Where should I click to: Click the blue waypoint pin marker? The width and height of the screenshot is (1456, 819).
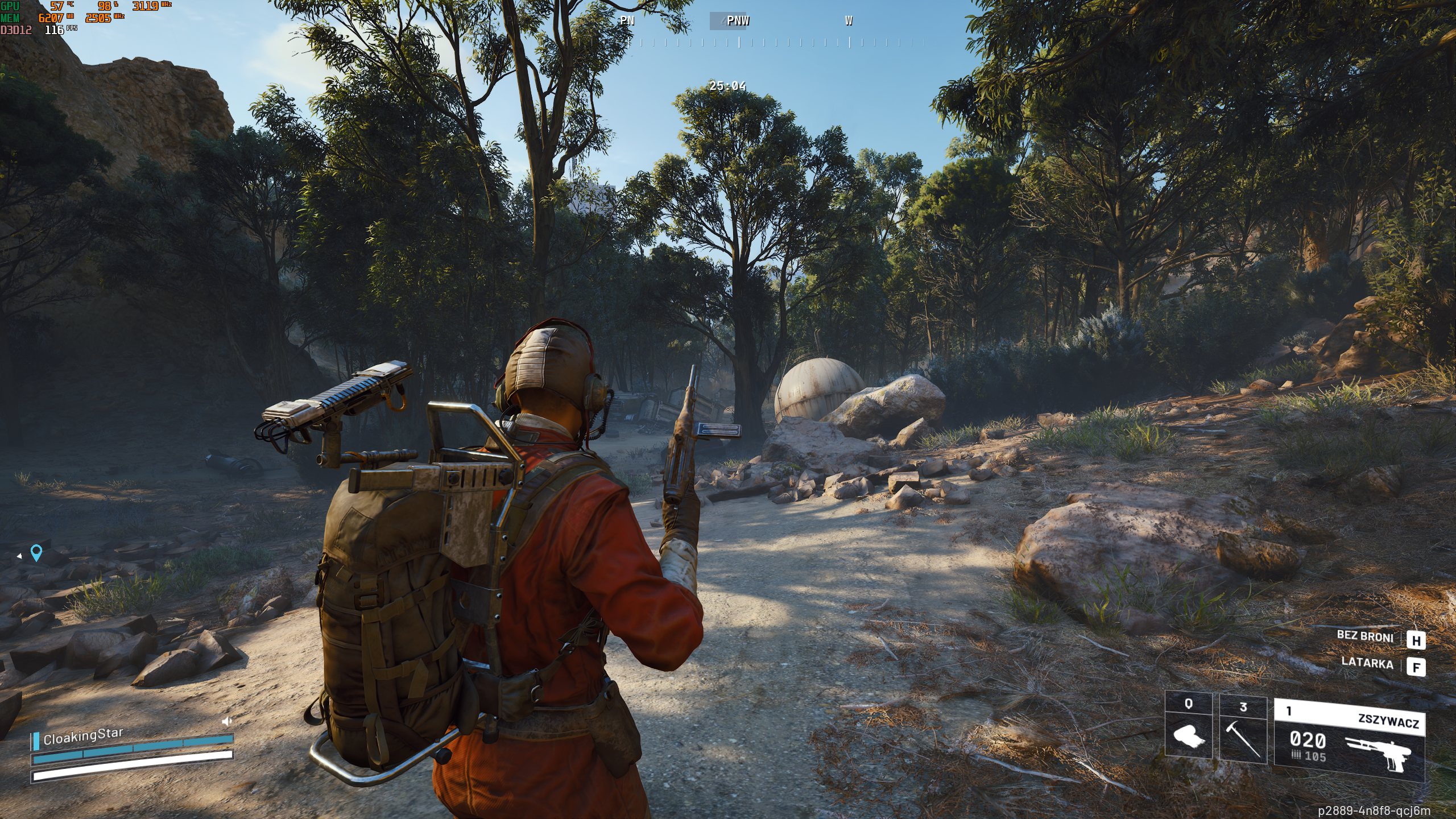click(x=36, y=552)
